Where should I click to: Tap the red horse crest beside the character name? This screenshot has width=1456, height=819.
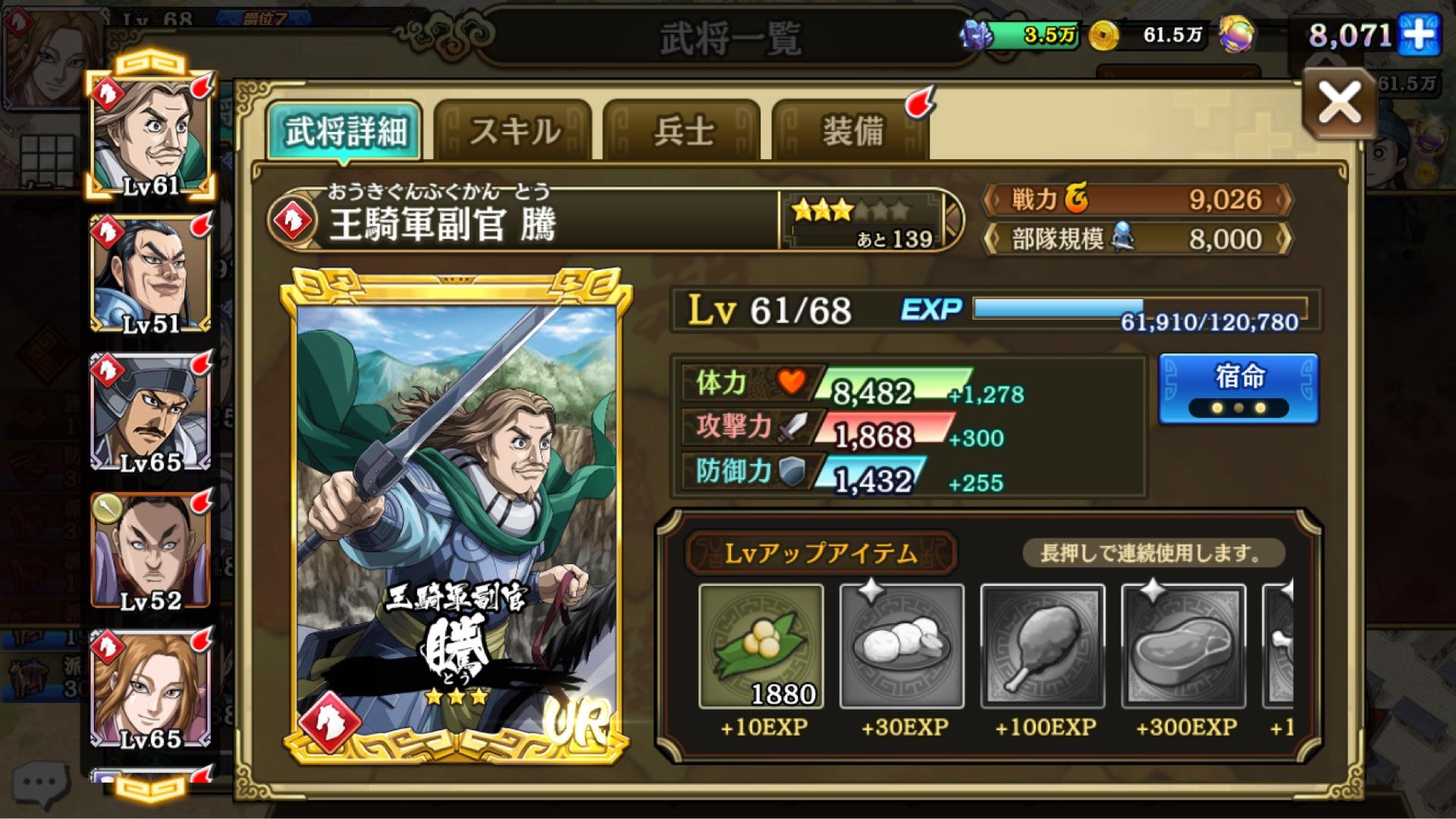294,221
